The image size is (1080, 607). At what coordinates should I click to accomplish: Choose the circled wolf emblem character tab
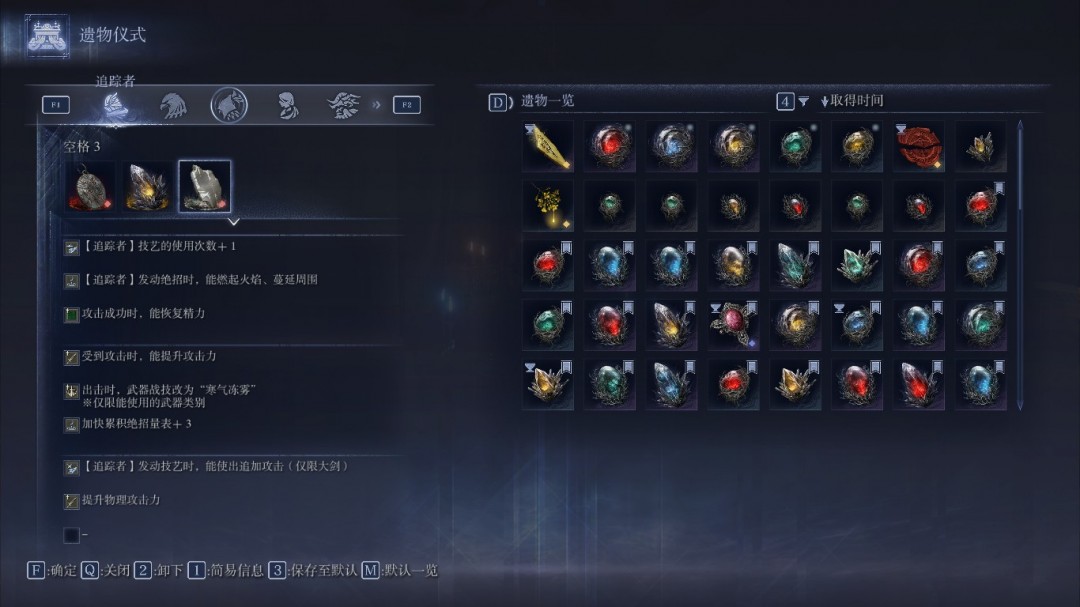click(x=229, y=105)
